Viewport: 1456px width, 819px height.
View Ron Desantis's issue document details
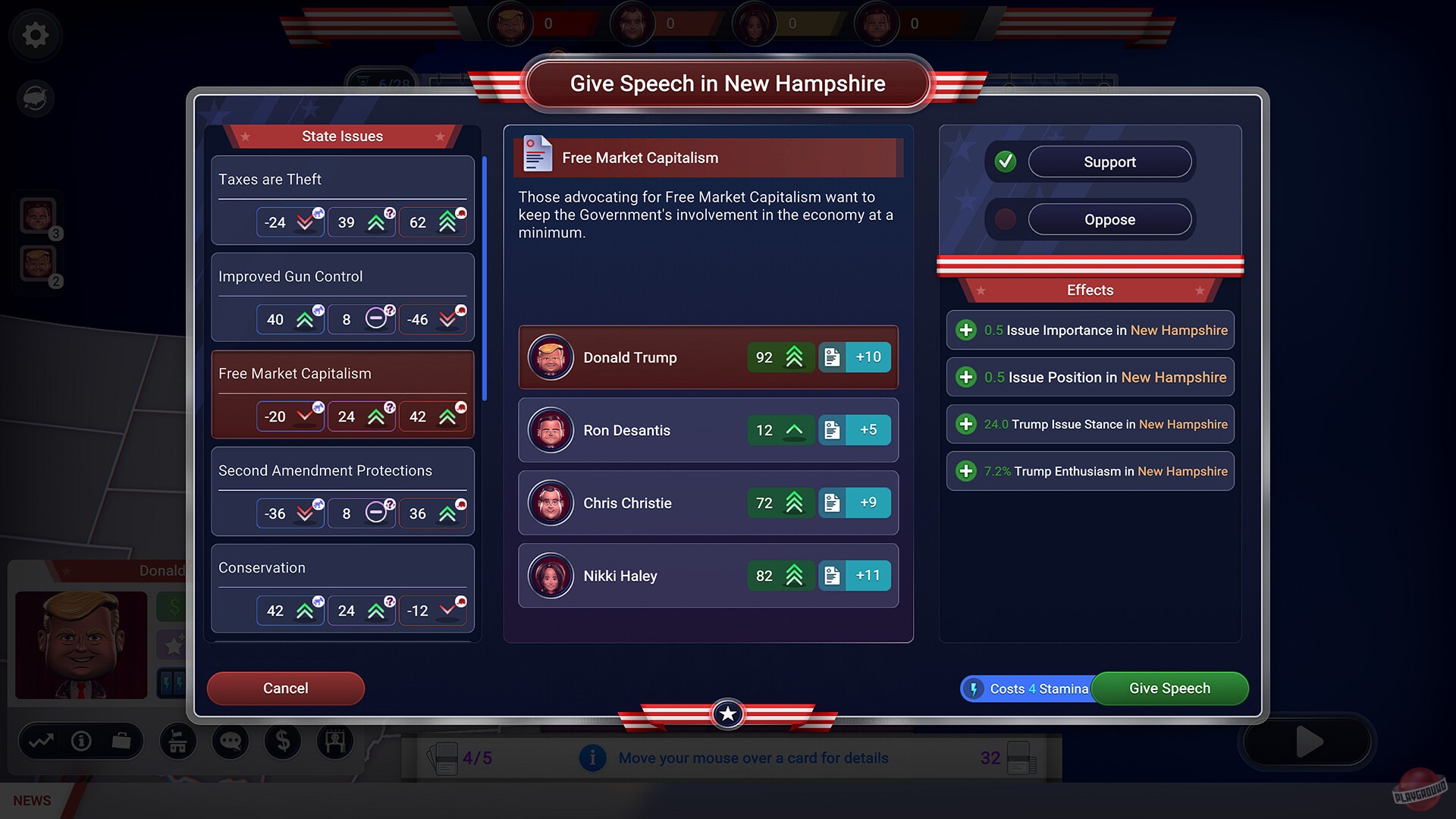point(833,430)
